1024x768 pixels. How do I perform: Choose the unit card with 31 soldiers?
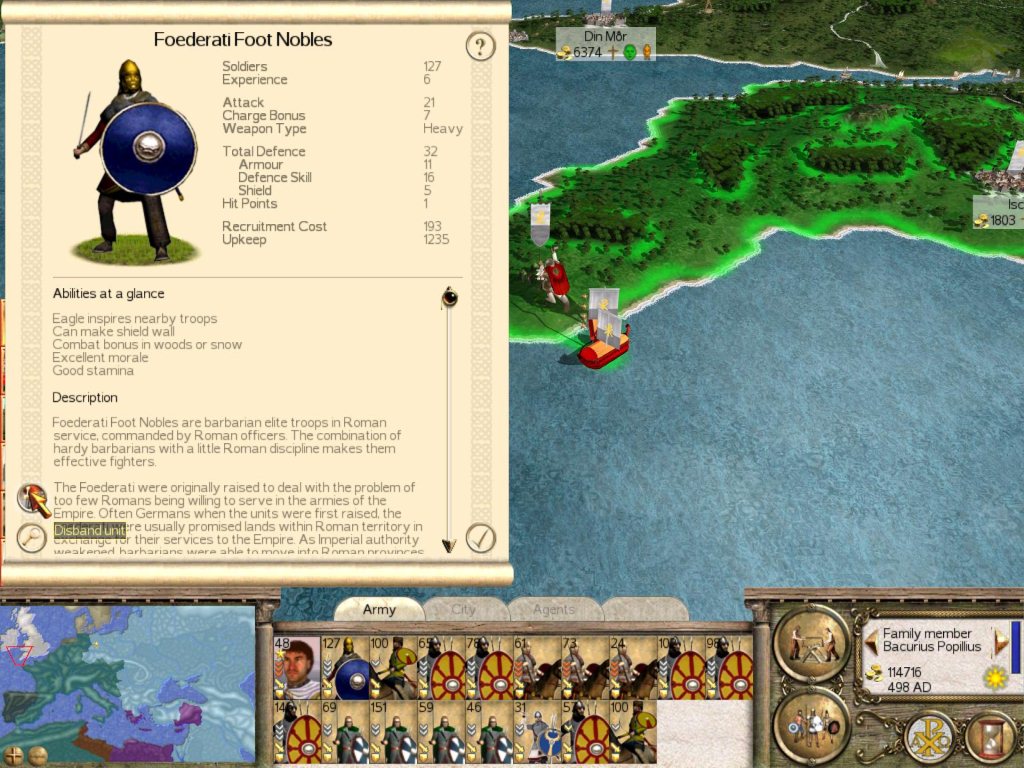pyautogui.click(x=536, y=732)
